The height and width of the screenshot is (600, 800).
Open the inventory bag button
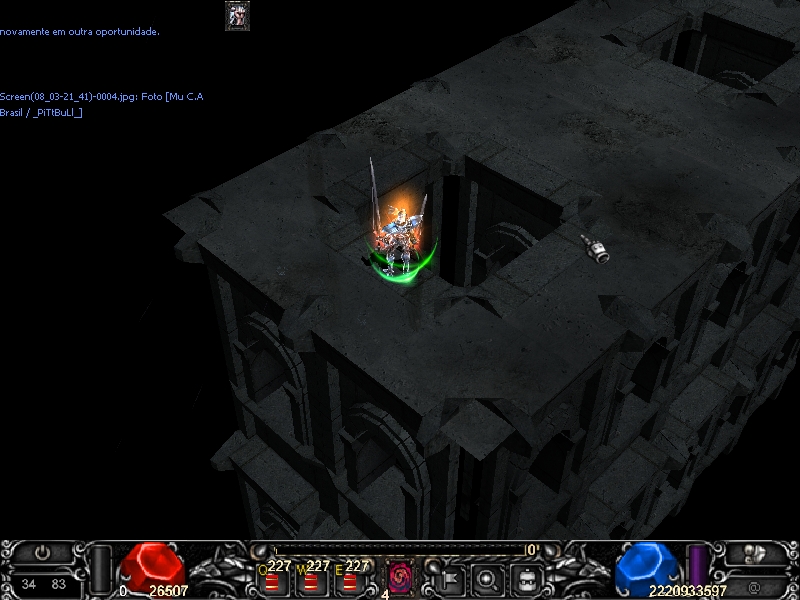(x=527, y=577)
